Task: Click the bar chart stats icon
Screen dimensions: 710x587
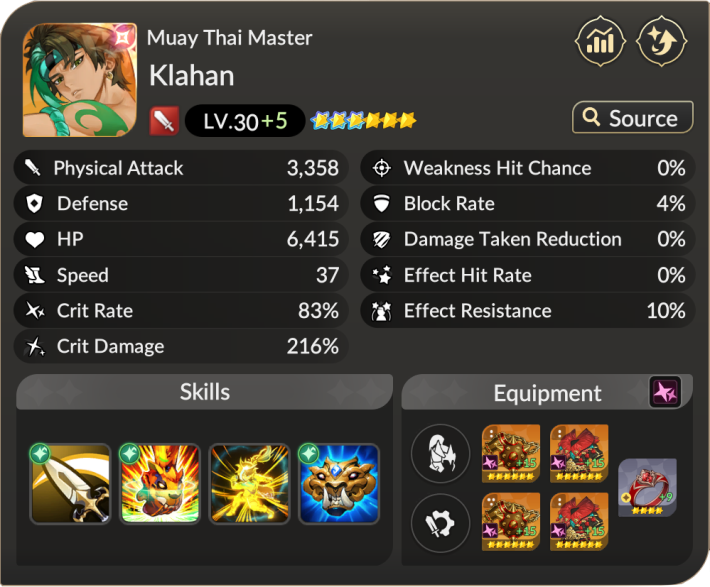Action: click(600, 44)
